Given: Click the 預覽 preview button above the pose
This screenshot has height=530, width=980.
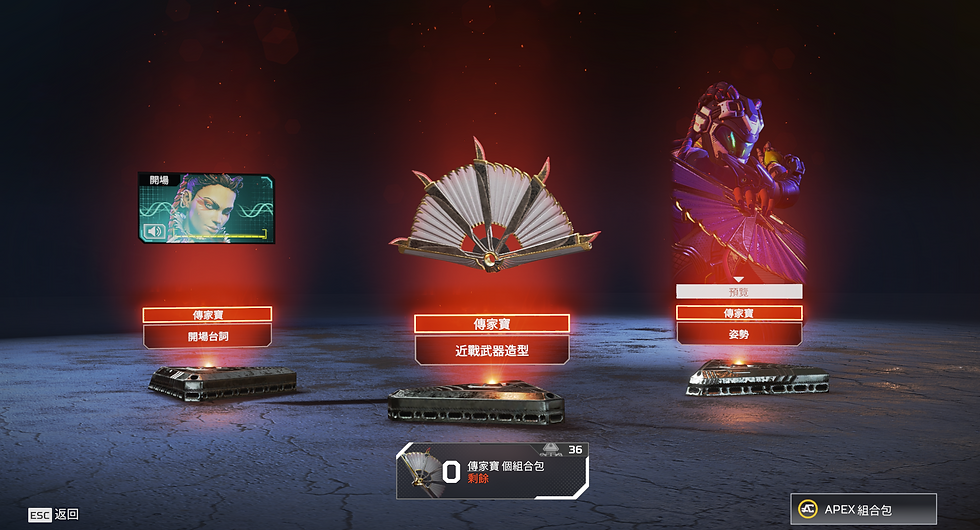Looking at the screenshot, I should point(739,292).
